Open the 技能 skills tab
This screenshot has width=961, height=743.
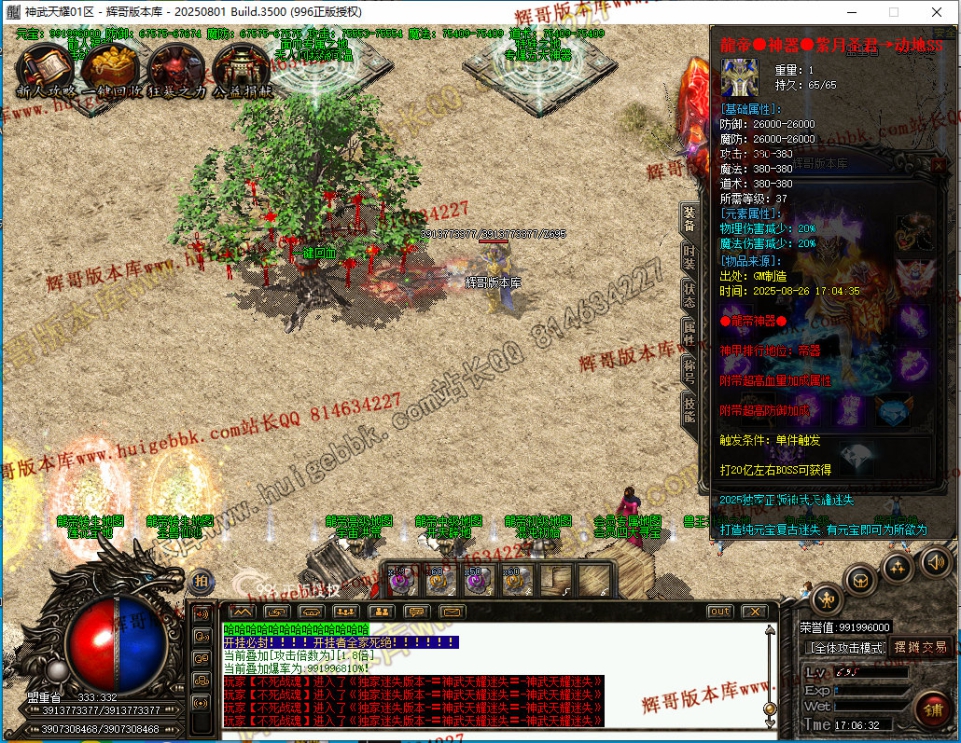(690, 407)
